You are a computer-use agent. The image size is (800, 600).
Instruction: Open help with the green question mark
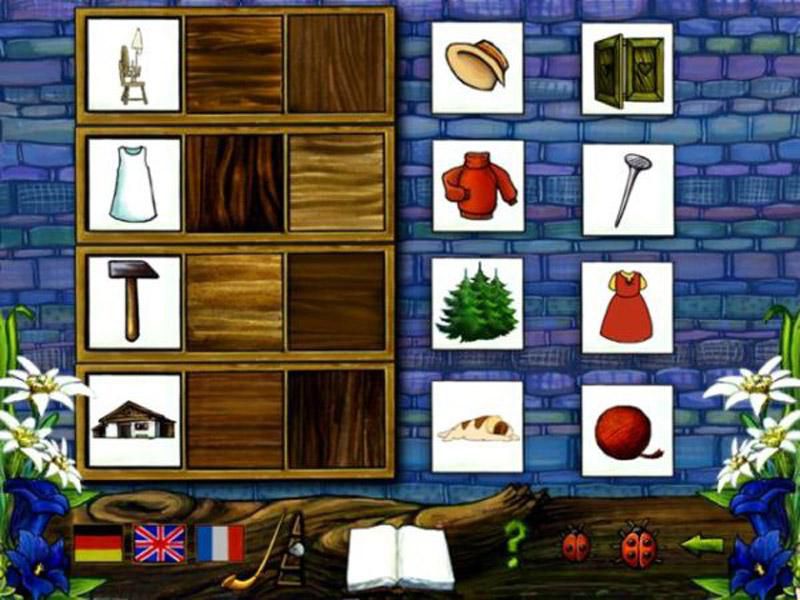514,545
